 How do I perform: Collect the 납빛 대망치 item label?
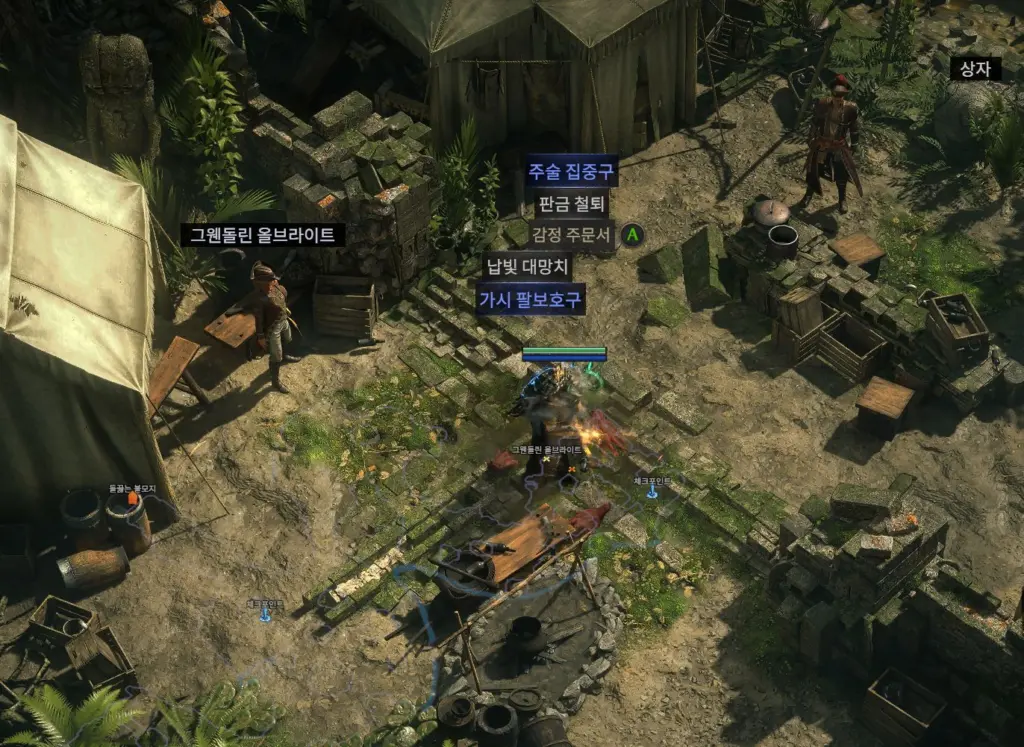click(x=527, y=267)
